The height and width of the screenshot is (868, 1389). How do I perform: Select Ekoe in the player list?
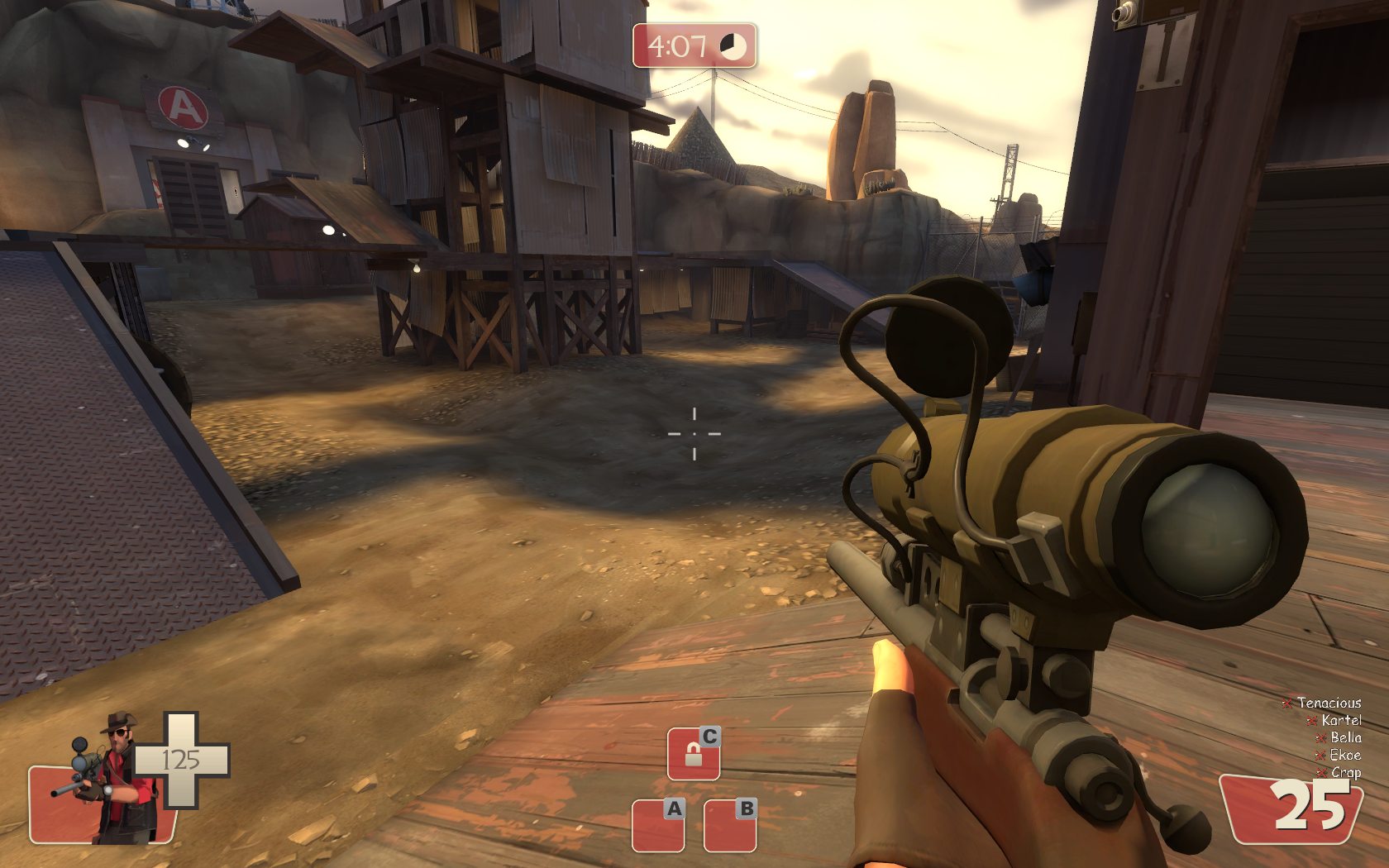click(1344, 755)
